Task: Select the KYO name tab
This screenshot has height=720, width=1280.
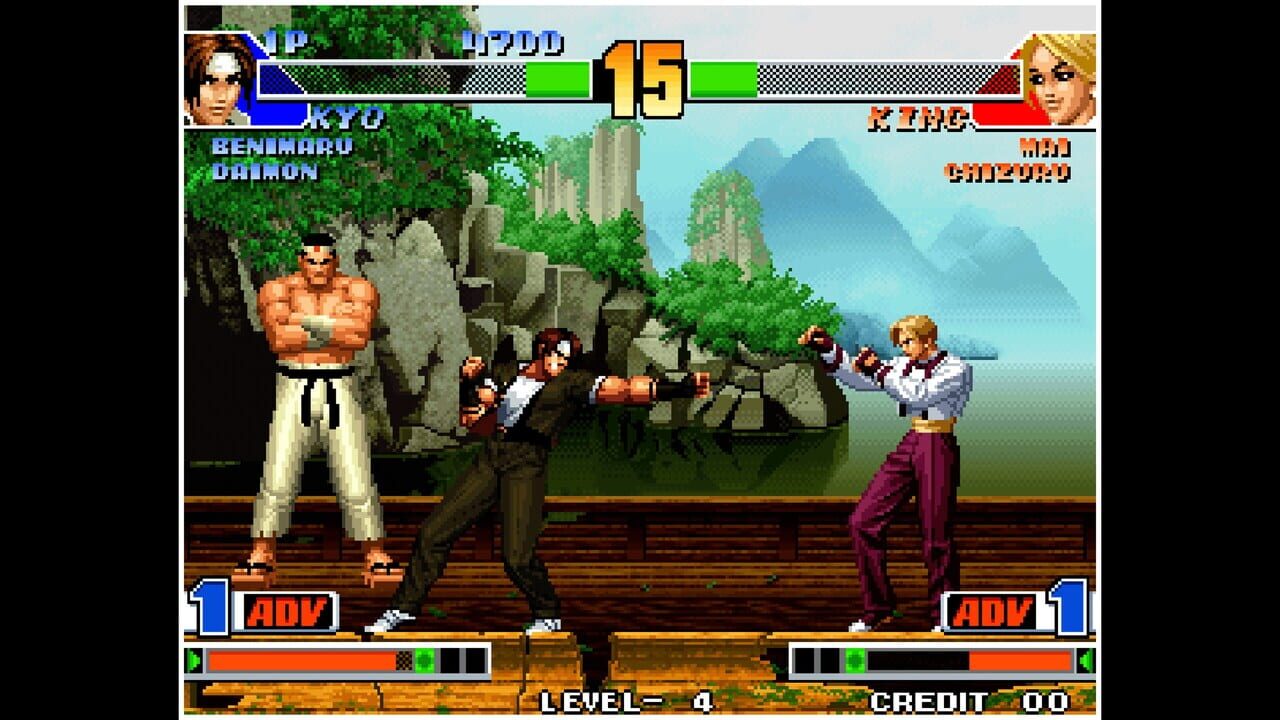Action: (347, 117)
